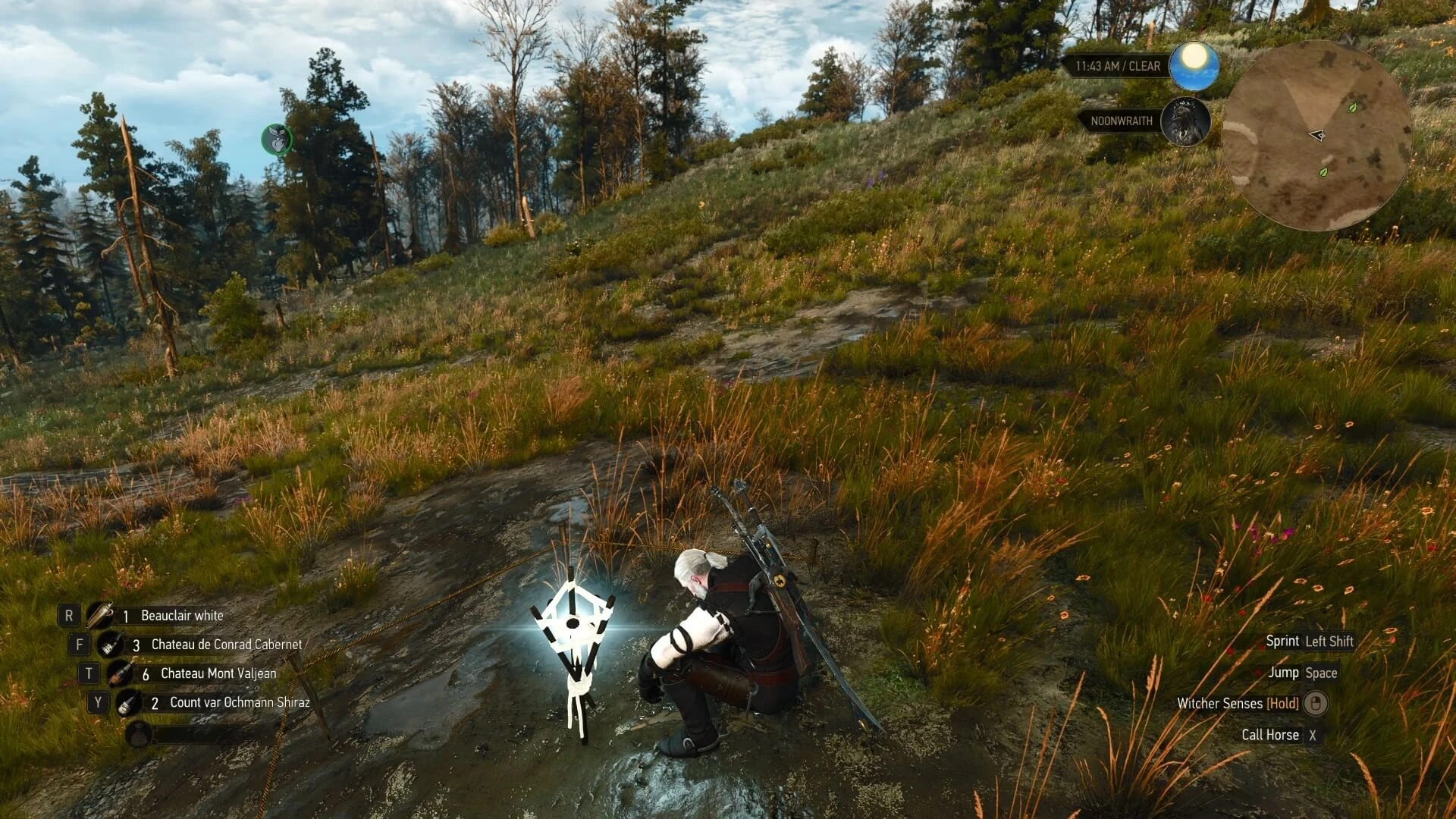
Task: Click the upper herb leaf marker on the minimap
Action: coord(1351,108)
